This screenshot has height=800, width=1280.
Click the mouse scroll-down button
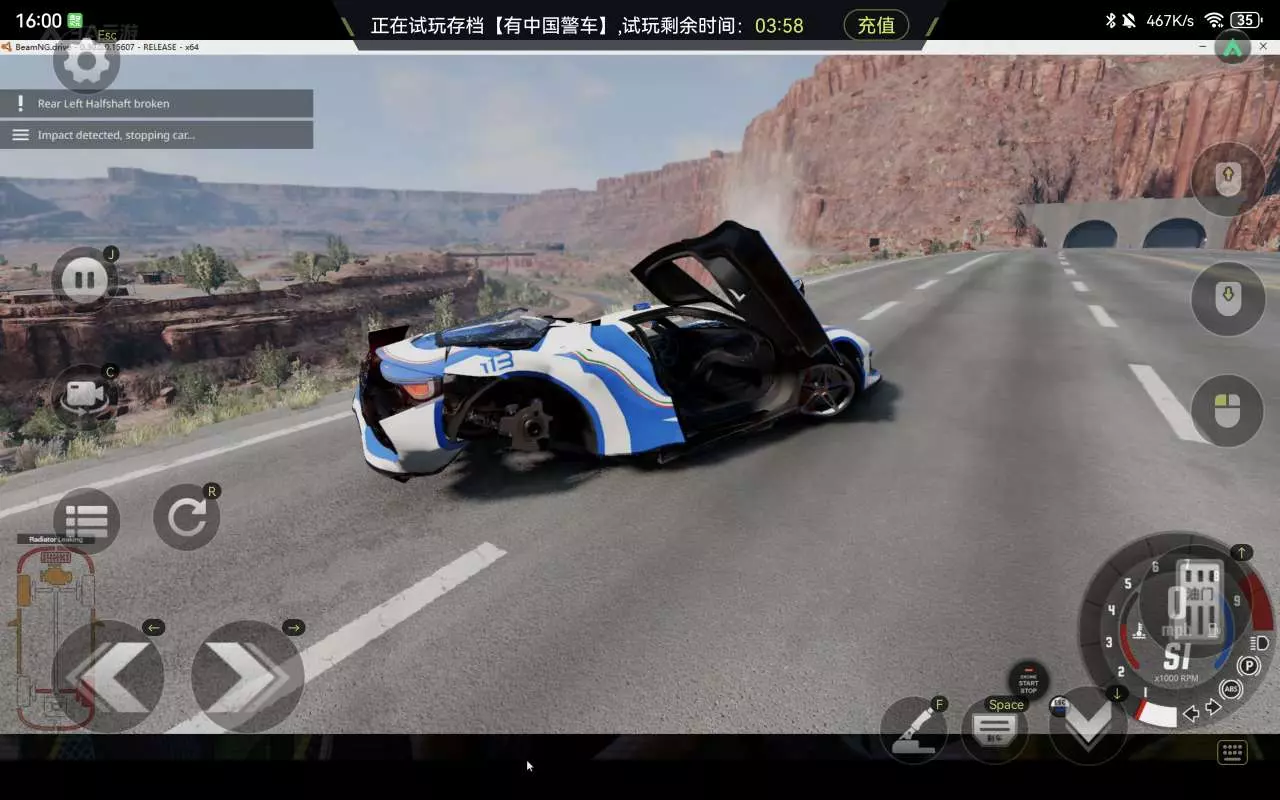1228,297
